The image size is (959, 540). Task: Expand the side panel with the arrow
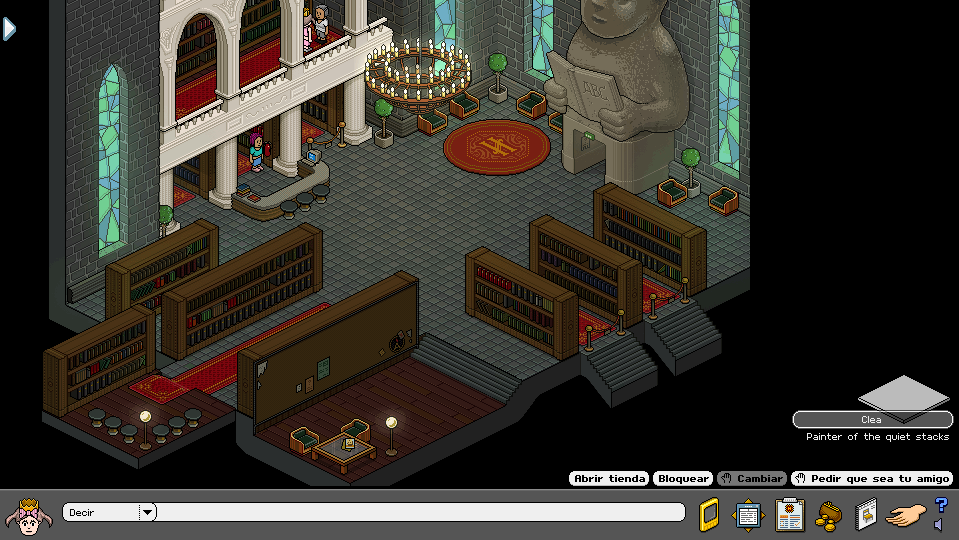pos(9,29)
